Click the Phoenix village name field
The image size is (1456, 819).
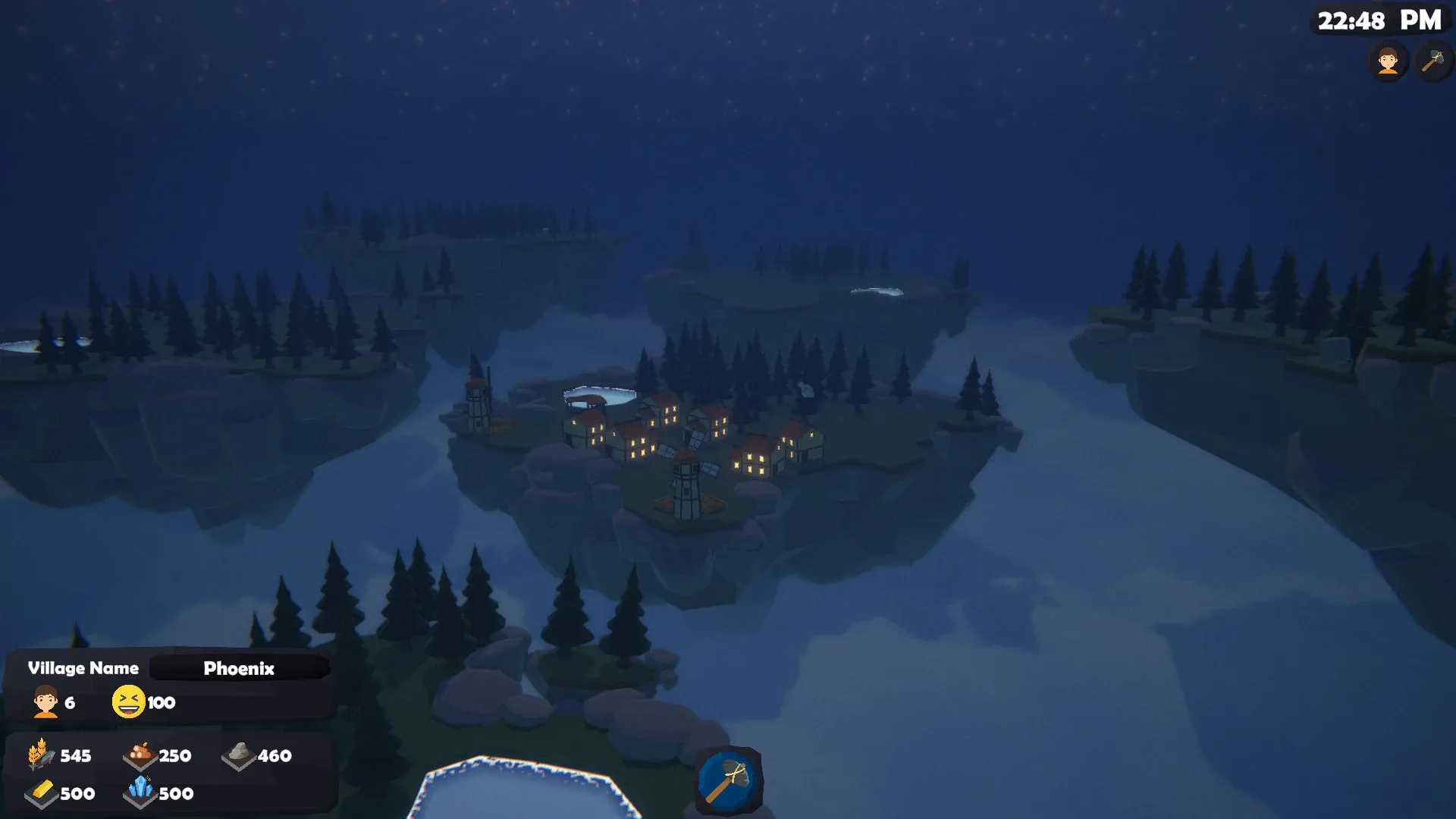[239, 668]
